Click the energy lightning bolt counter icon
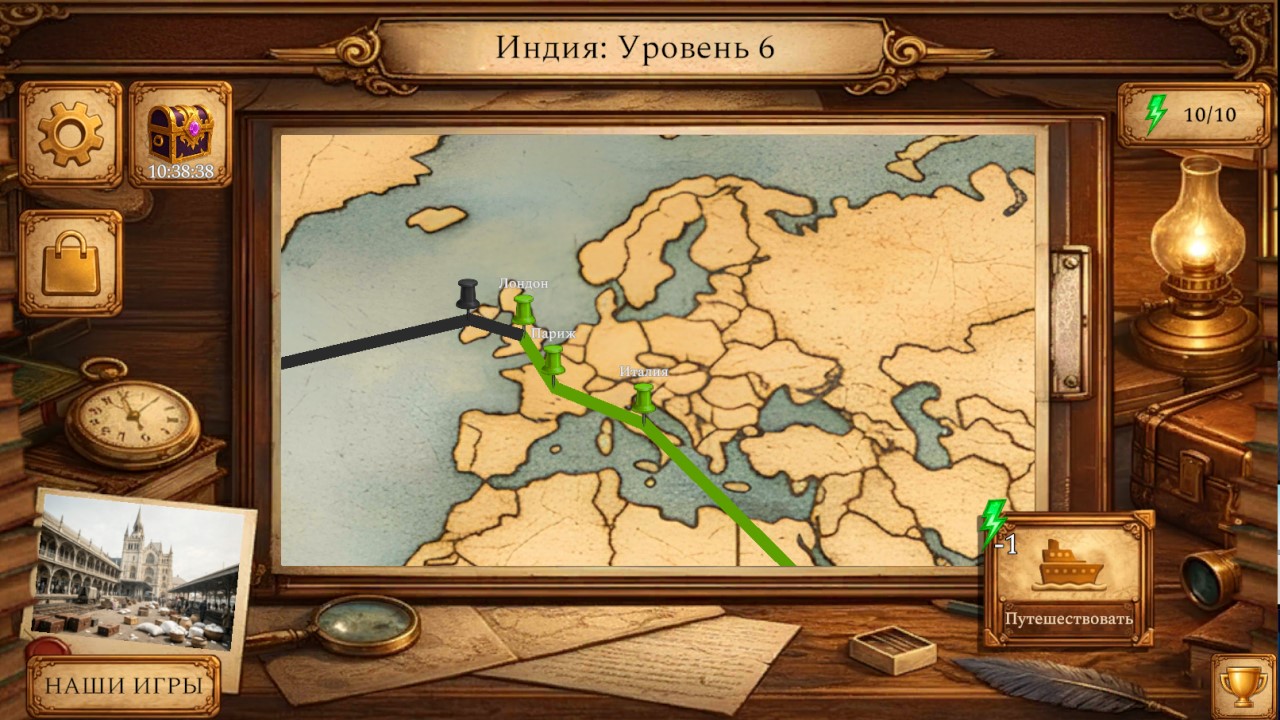The height and width of the screenshot is (720, 1280). (1158, 113)
